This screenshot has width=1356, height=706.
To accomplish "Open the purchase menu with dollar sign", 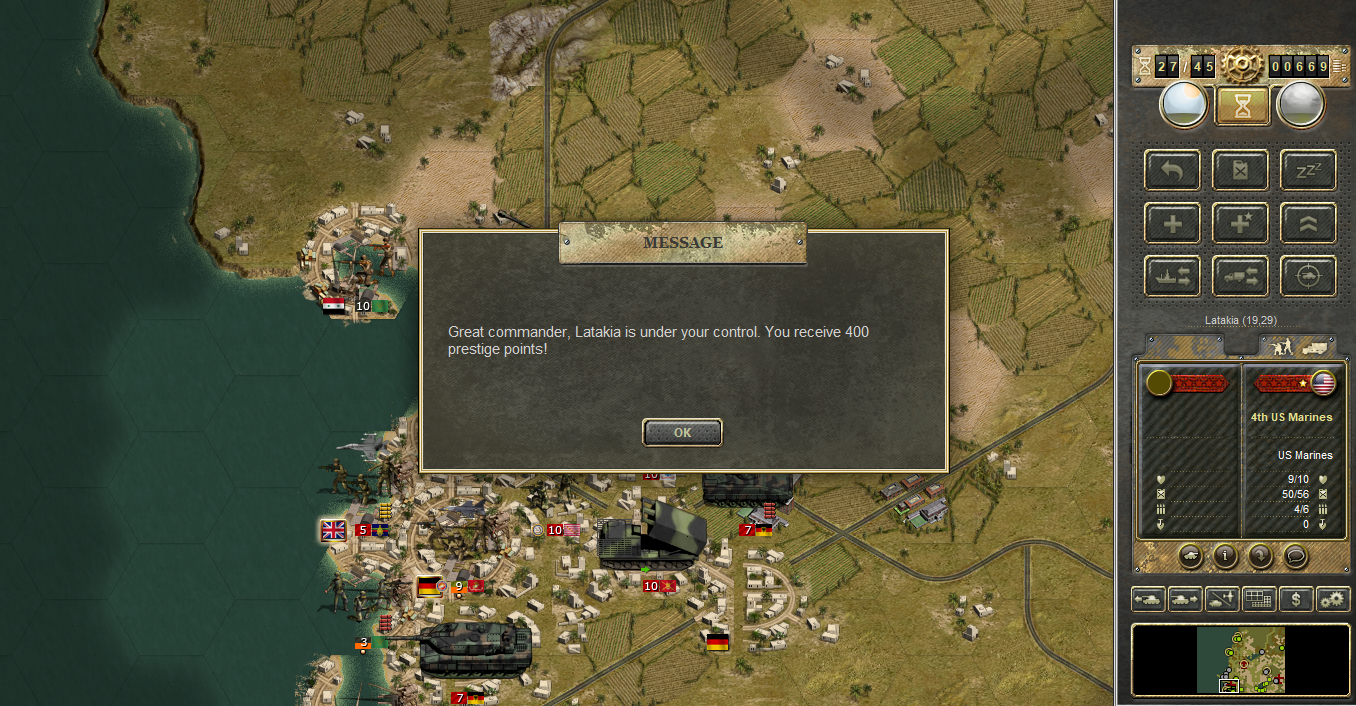I will 1296,599.
